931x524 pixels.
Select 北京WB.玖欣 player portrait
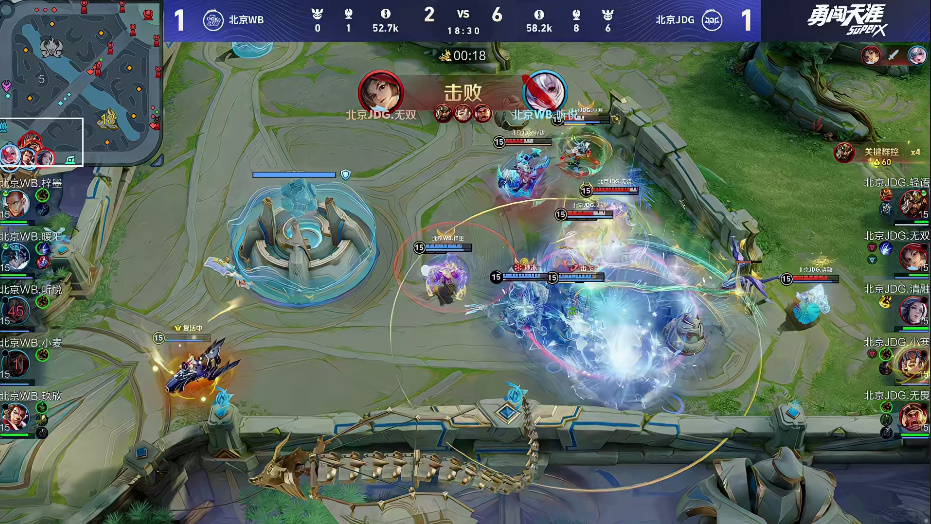(x=15, y=415)
